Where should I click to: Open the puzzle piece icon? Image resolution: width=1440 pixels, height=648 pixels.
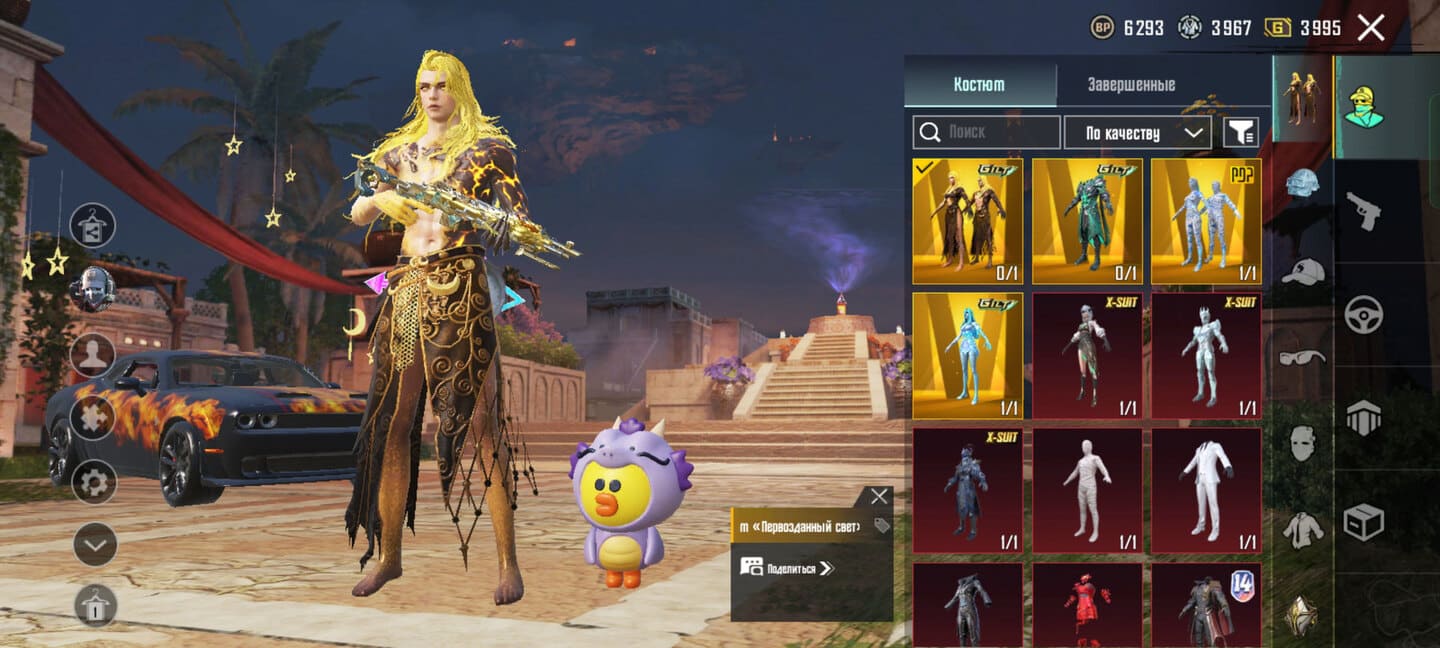click(93, 416)
